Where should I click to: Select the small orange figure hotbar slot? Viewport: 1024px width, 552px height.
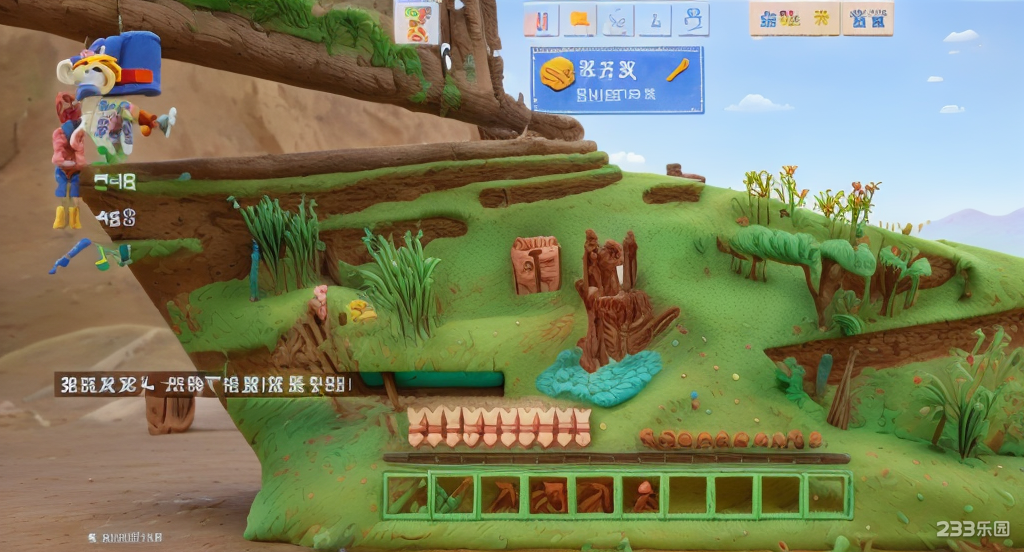(x=643, y=494)
